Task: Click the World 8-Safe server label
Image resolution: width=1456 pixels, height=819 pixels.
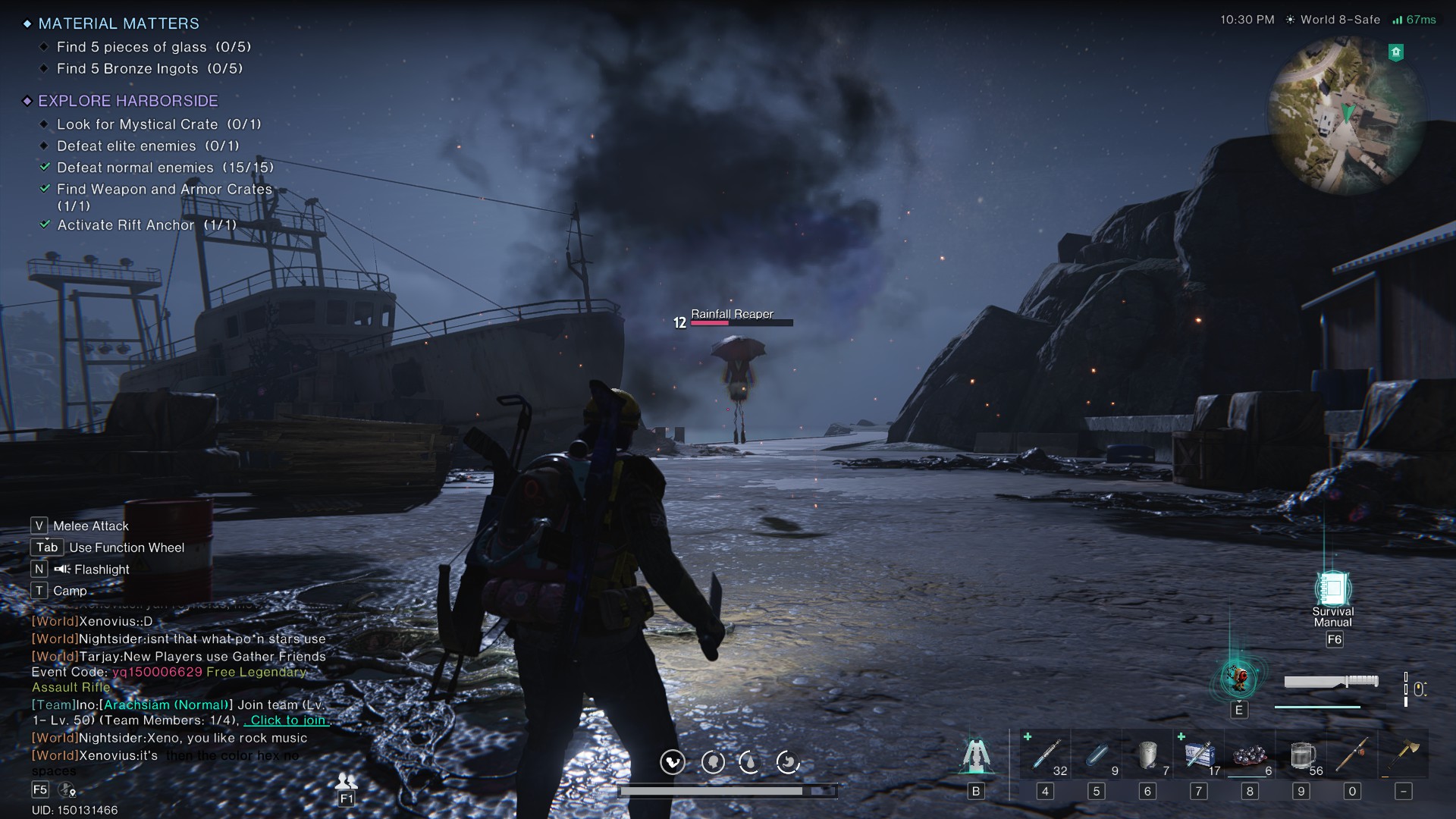Action: pyautogui.click(x=1339, y=20)
